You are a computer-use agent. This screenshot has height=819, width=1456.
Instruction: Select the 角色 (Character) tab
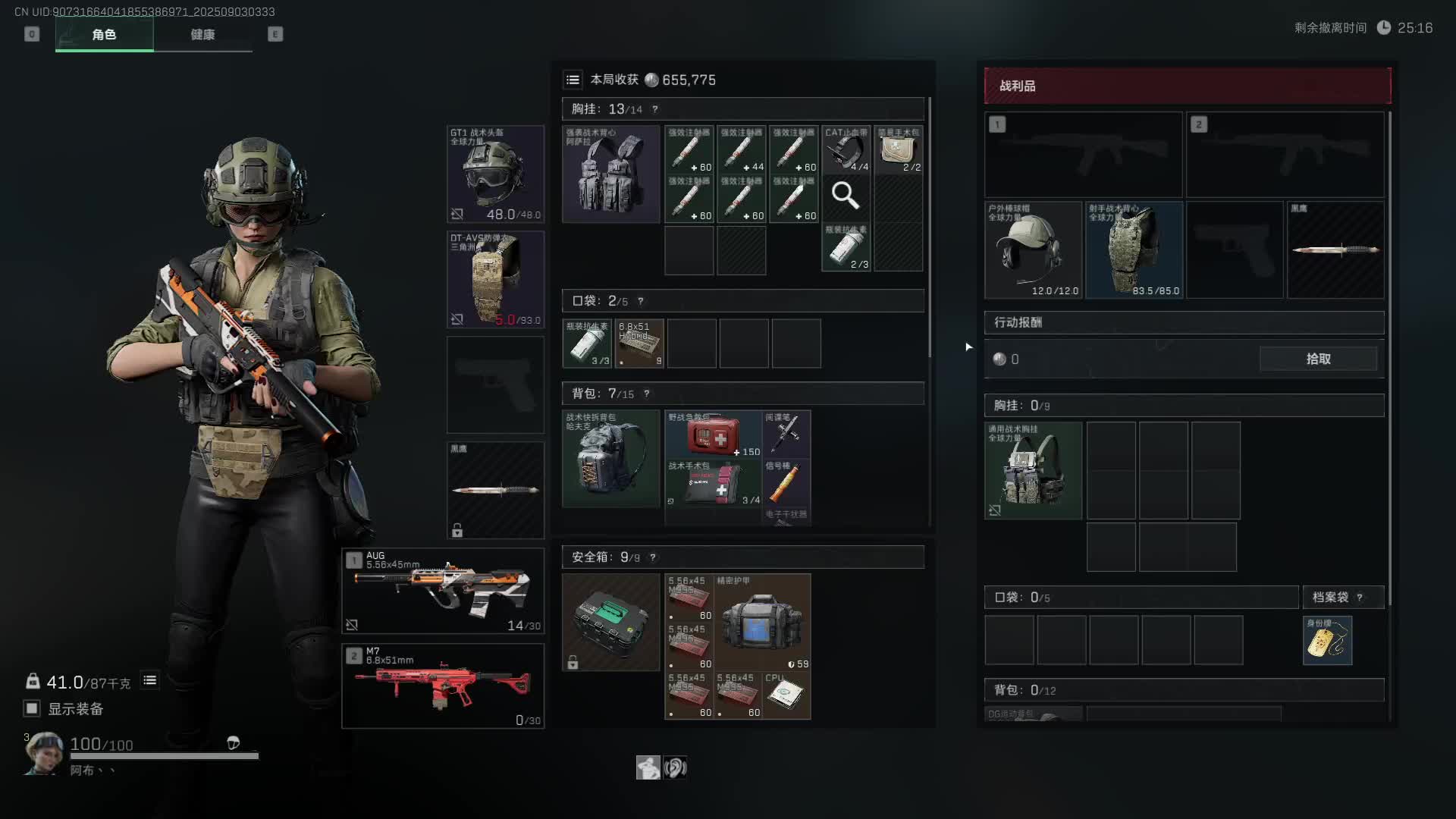pyautogui.click(x=104, y=35)
